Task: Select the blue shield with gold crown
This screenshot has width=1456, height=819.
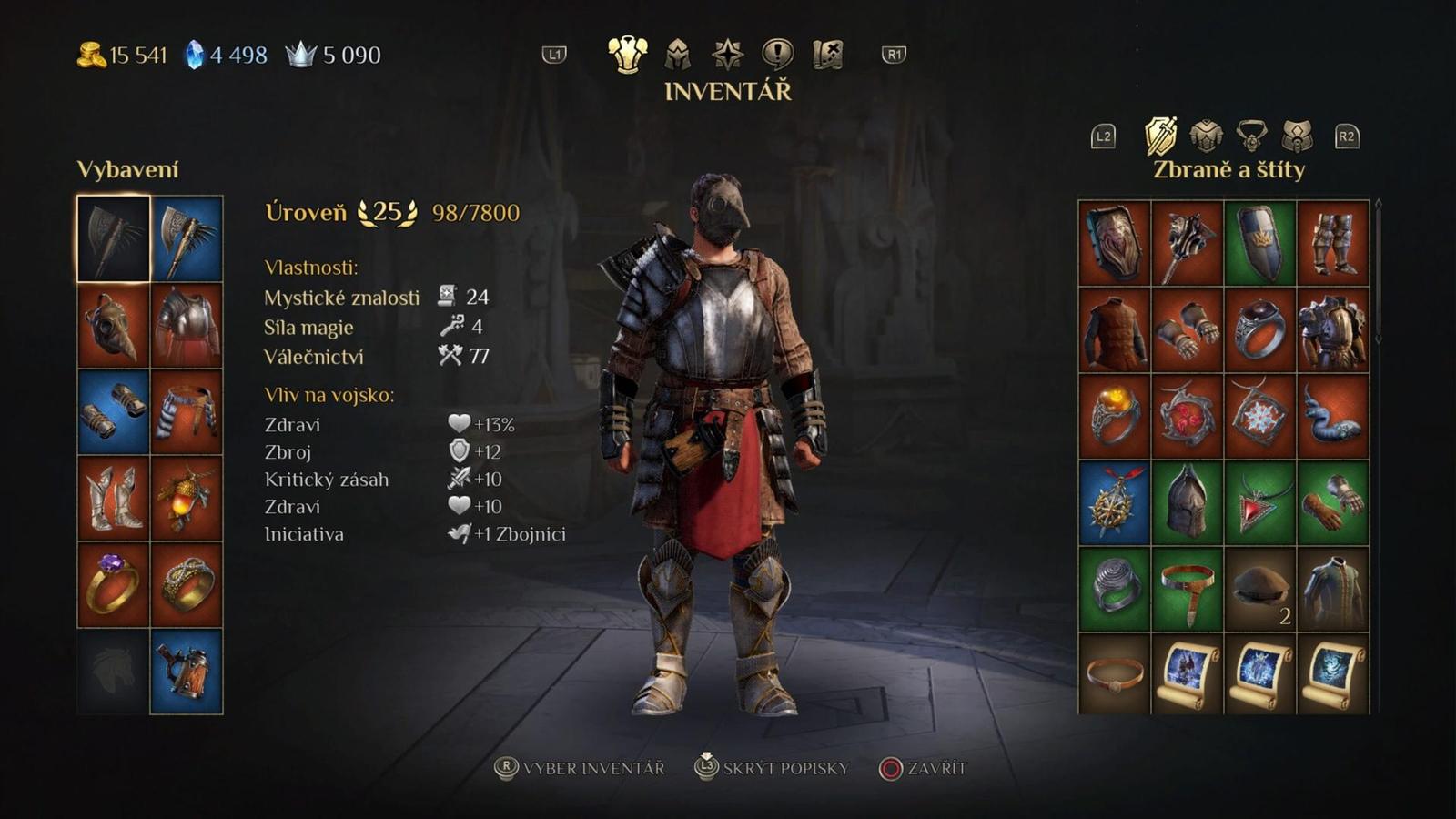Action: pyautogui.click(x=1260, y=243)
